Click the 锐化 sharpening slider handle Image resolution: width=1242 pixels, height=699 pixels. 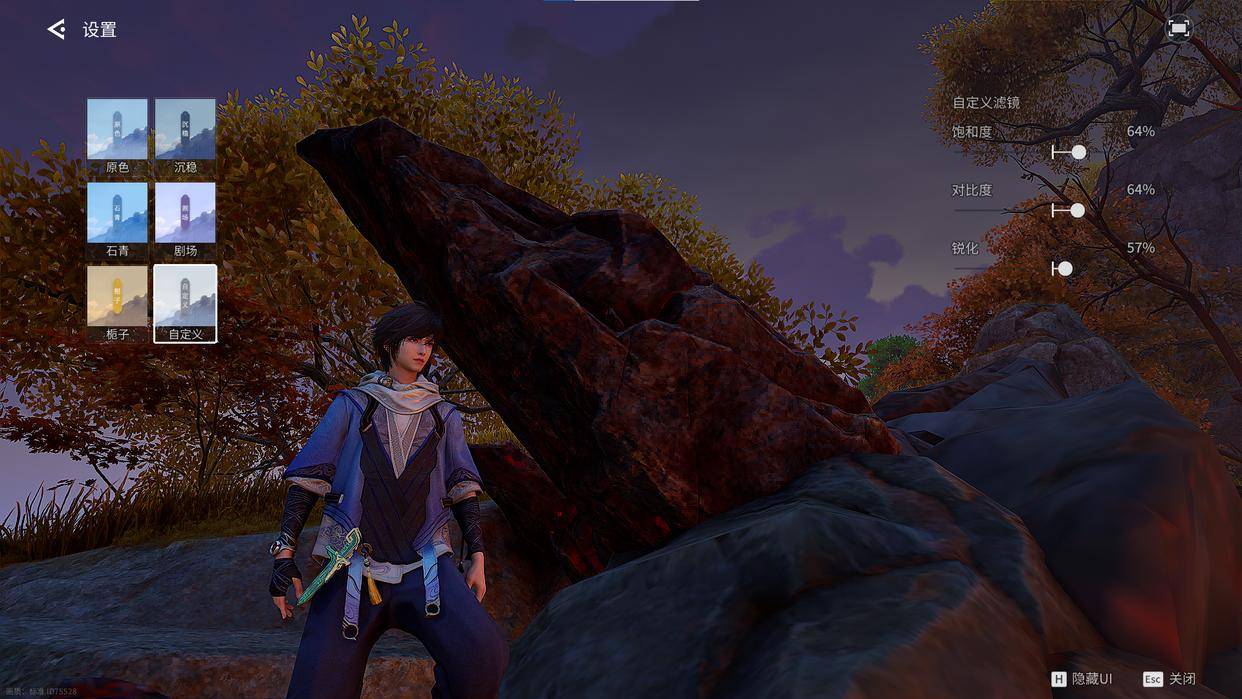tap(1065, 268)
